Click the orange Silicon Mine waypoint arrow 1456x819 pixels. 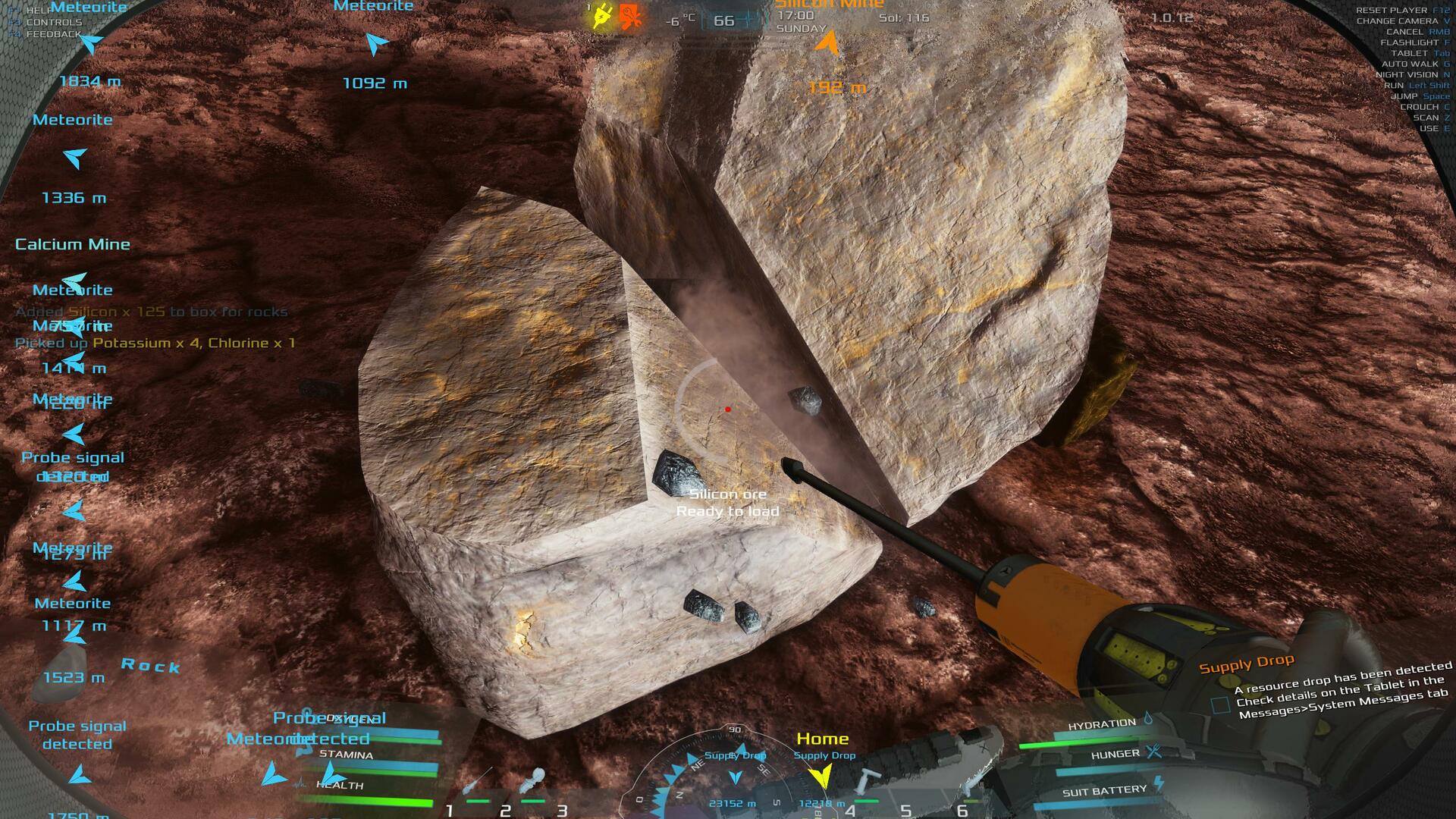tap(827, 44)
